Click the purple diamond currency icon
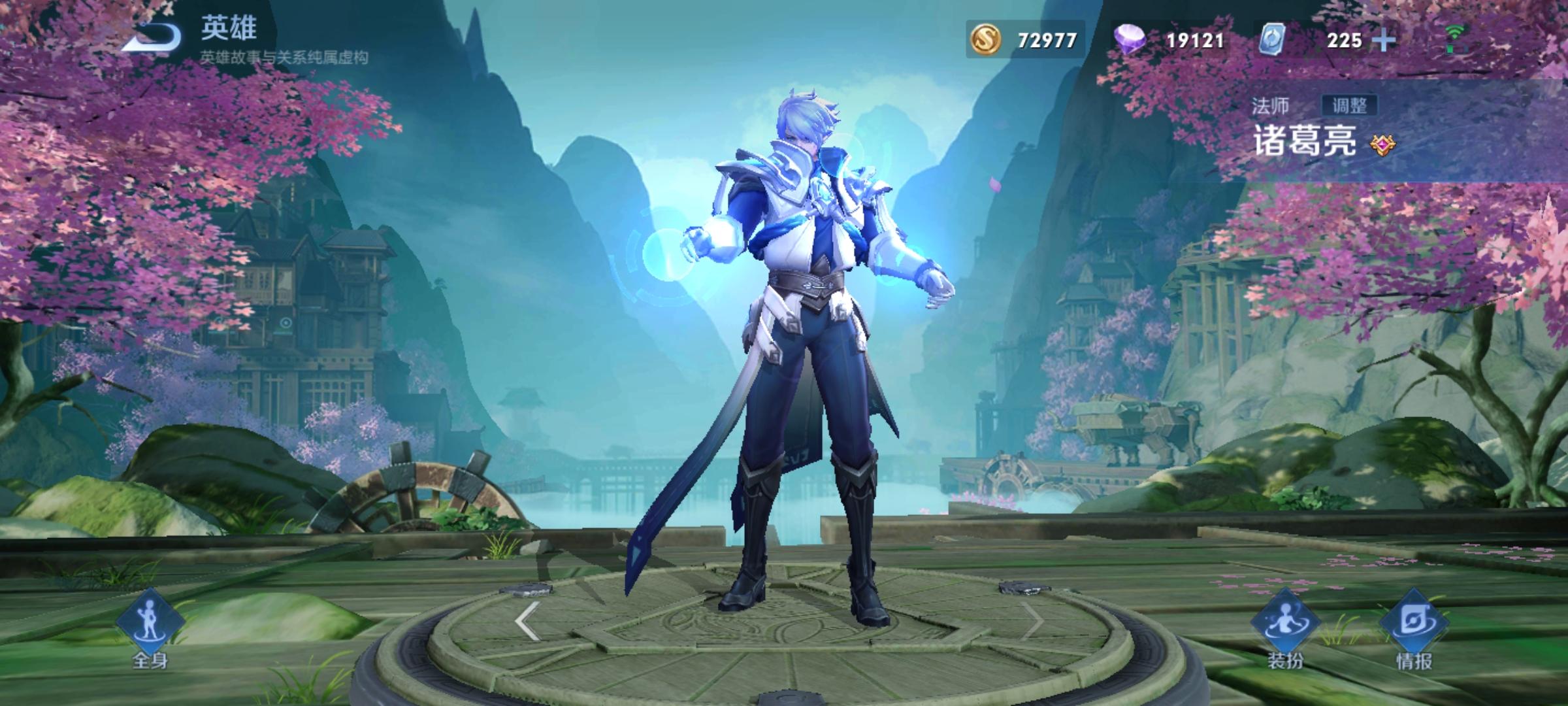 coord(1129,40)
